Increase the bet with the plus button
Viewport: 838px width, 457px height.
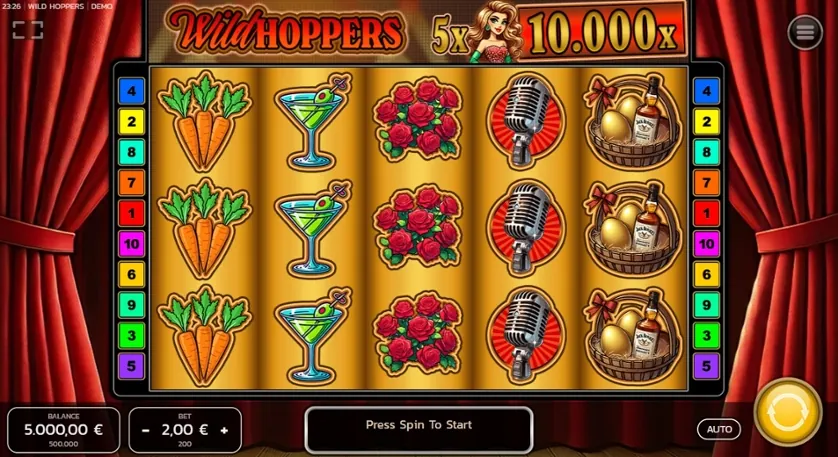(x=224, y=430)
